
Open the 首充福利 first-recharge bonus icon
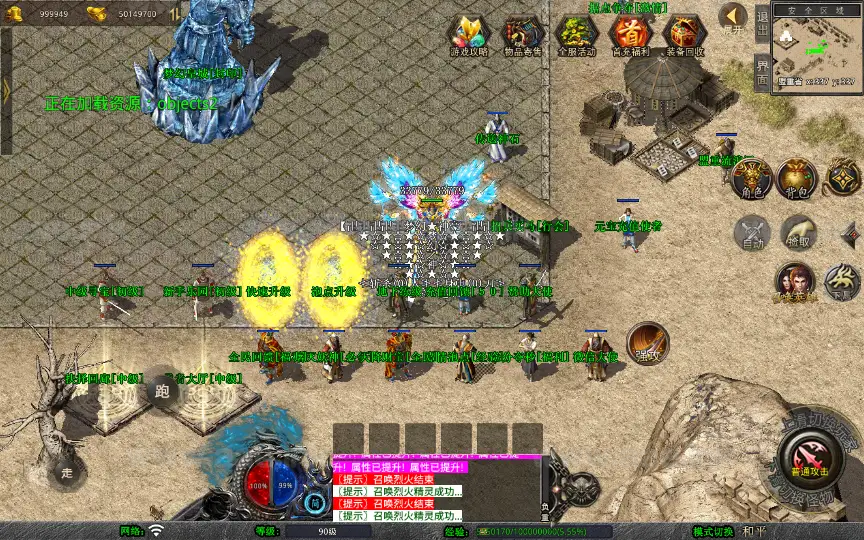630,35
